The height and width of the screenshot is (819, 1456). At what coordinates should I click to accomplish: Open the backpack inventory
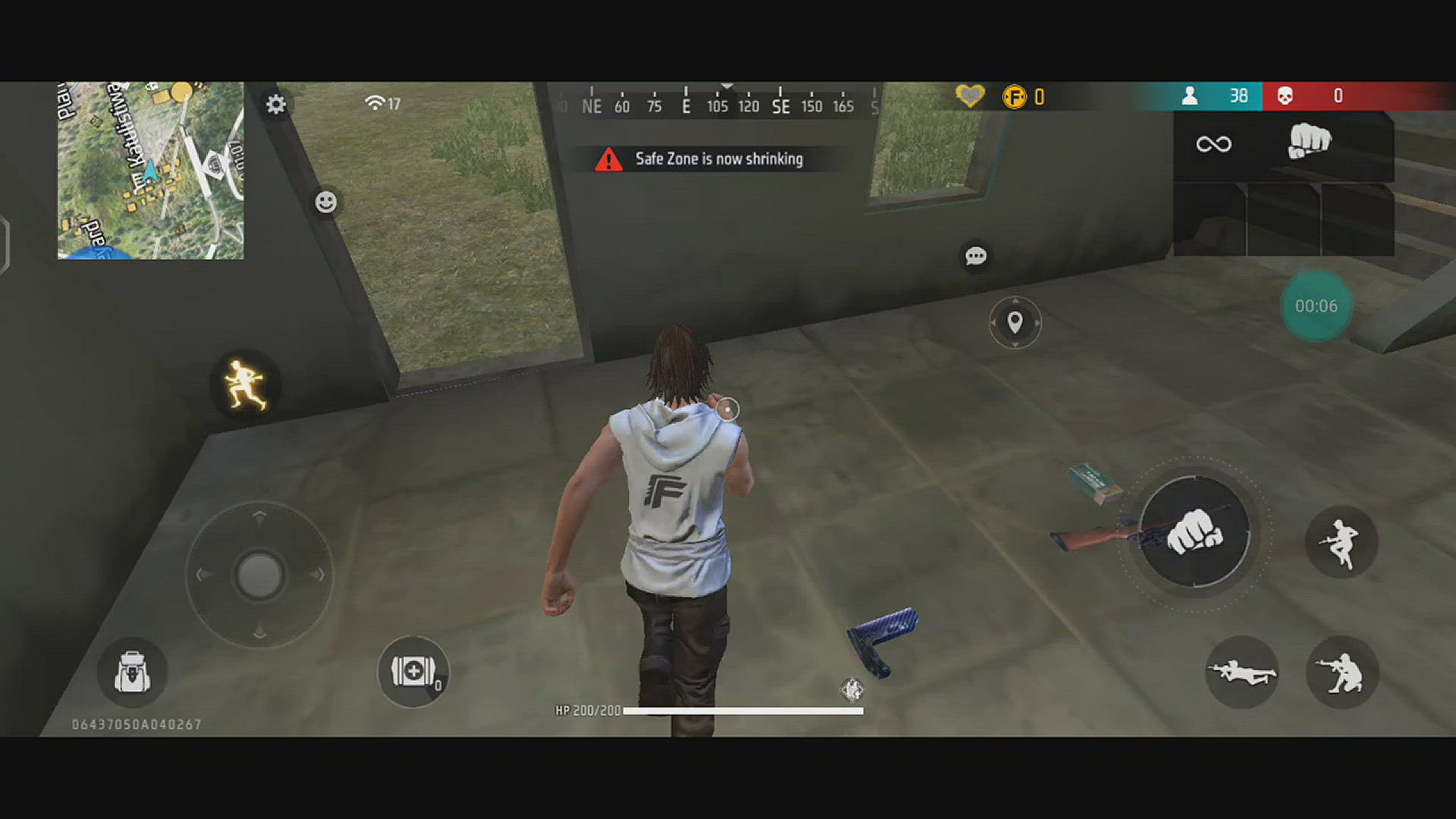[132, 673]
